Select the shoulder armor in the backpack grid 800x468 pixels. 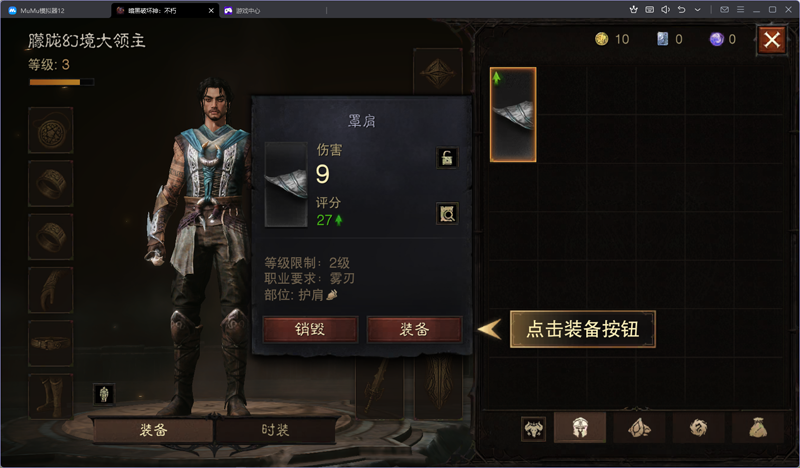point(513,114)
